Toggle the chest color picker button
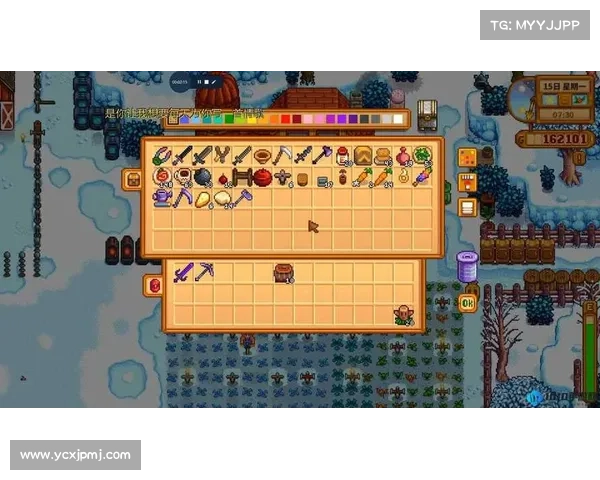 [x=467, y=157]
